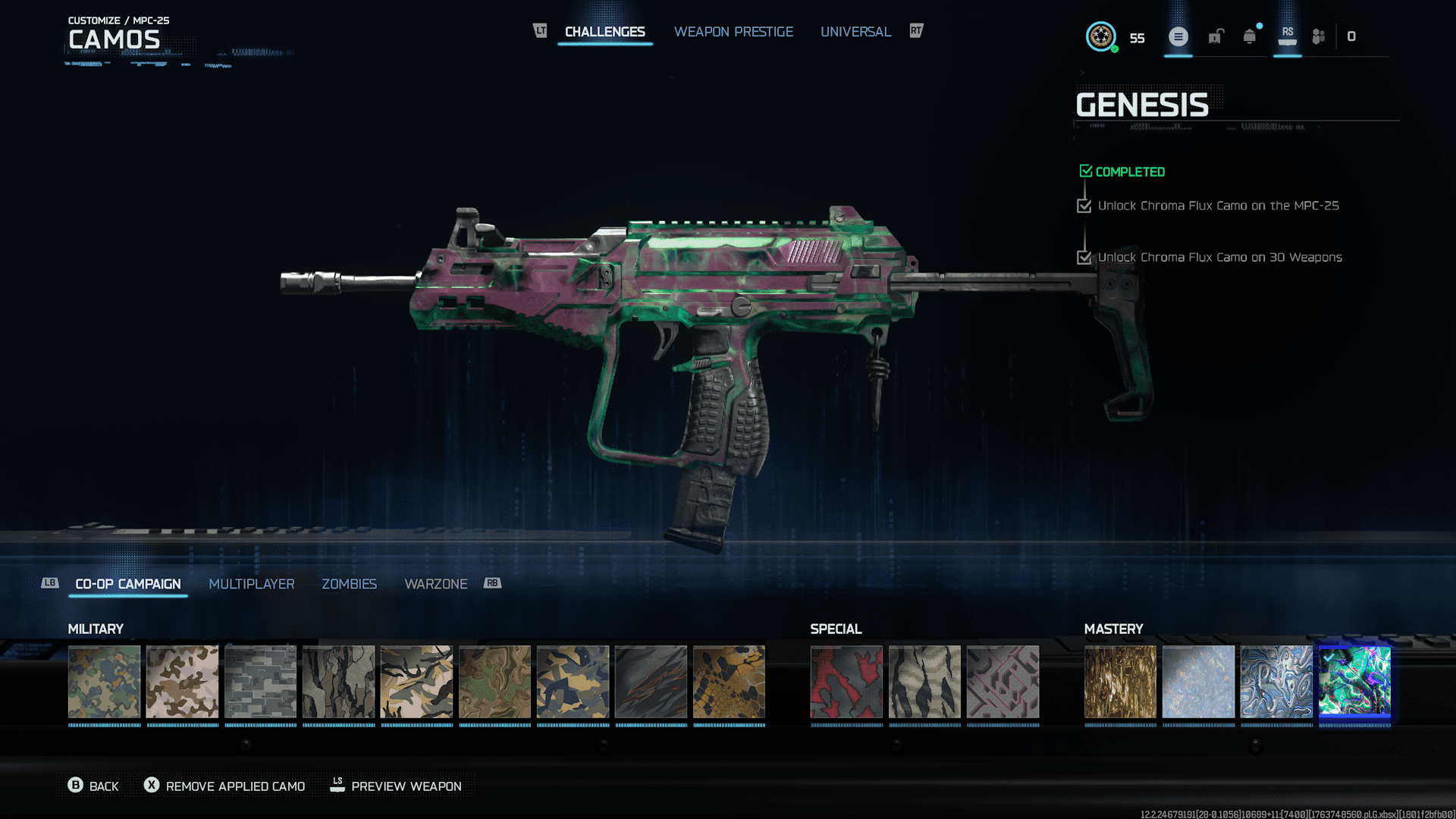
Task: Show Co-Op Campaign camos
Action: point(128,584)
